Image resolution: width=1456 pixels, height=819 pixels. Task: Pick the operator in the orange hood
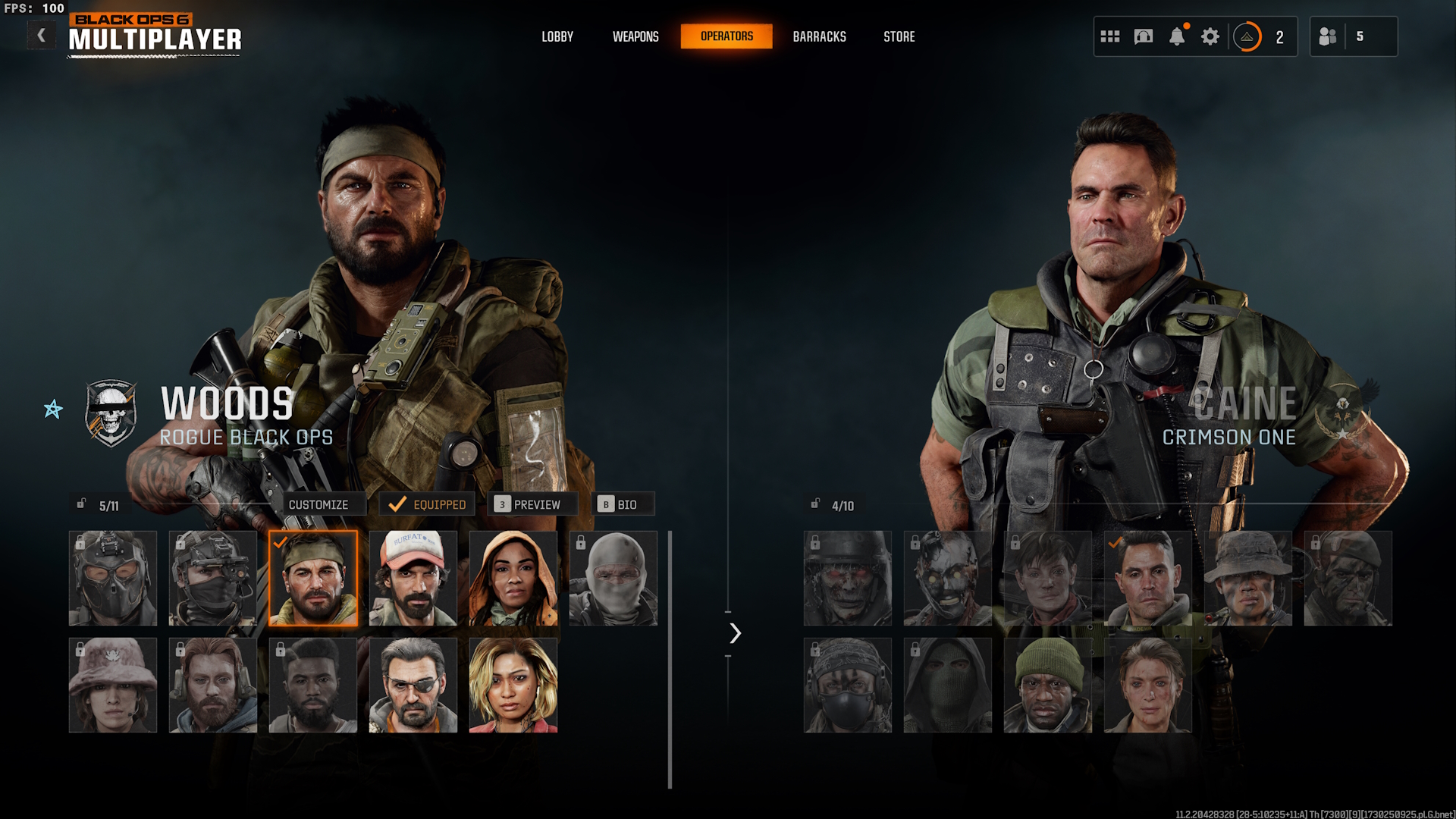tap(513, 579)
